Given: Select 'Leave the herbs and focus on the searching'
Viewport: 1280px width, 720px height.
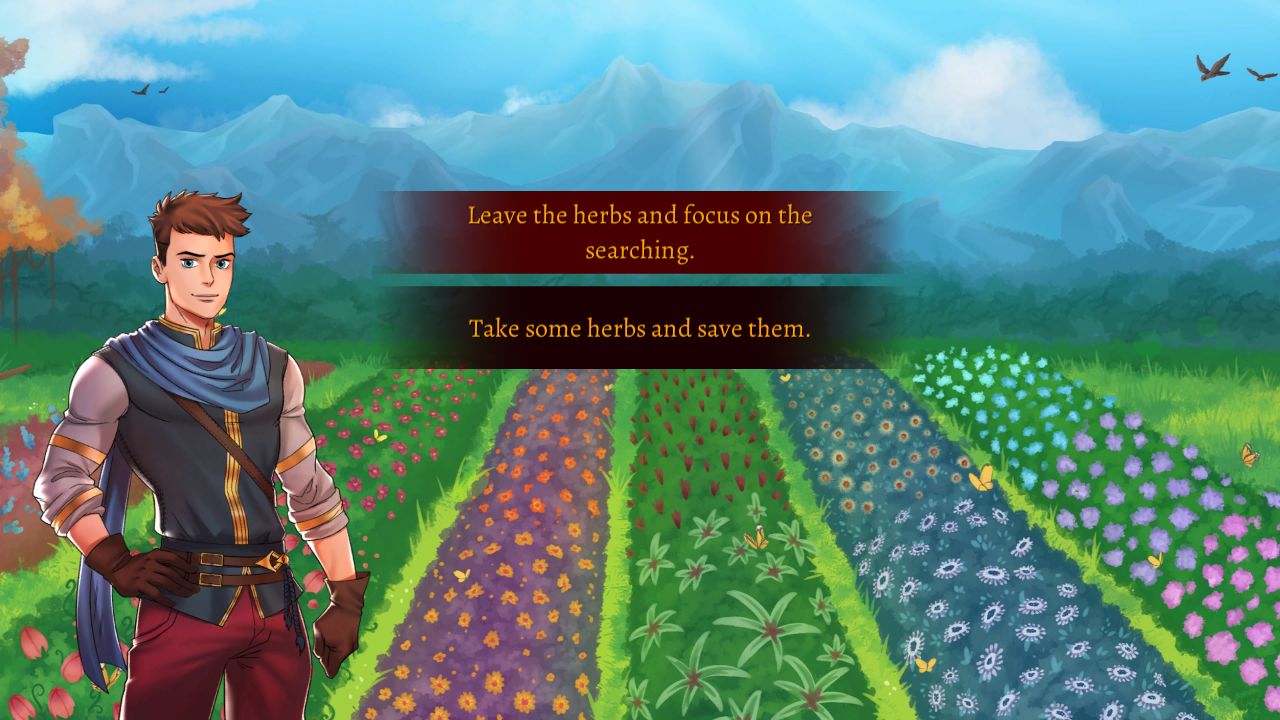Looking at the screenshot, I should point(640,230).
